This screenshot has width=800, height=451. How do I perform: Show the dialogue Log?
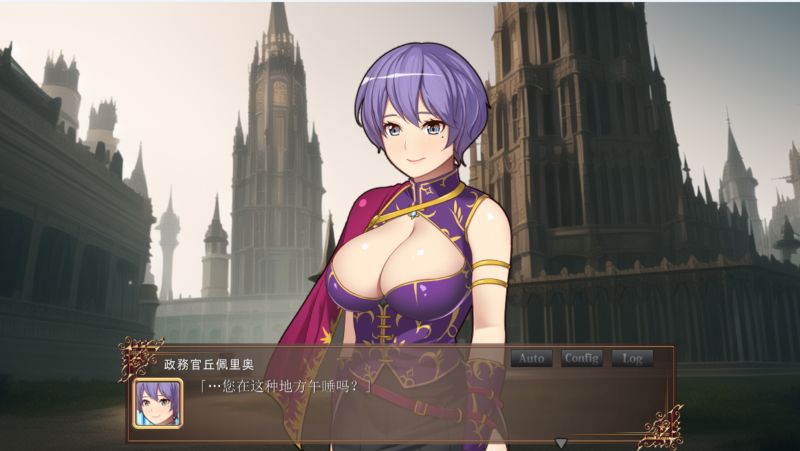pyautogui.click(x=632, y=358)
